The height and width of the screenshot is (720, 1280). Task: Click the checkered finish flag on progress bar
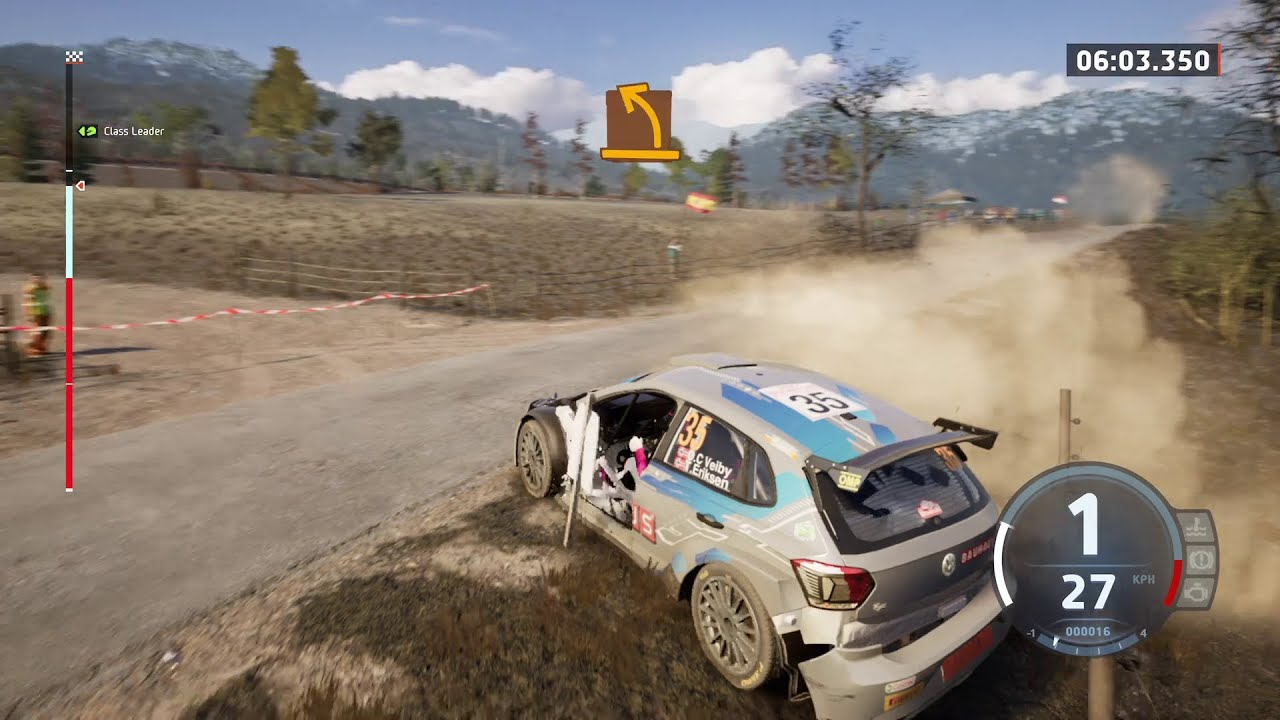click(x=74, y=57)
